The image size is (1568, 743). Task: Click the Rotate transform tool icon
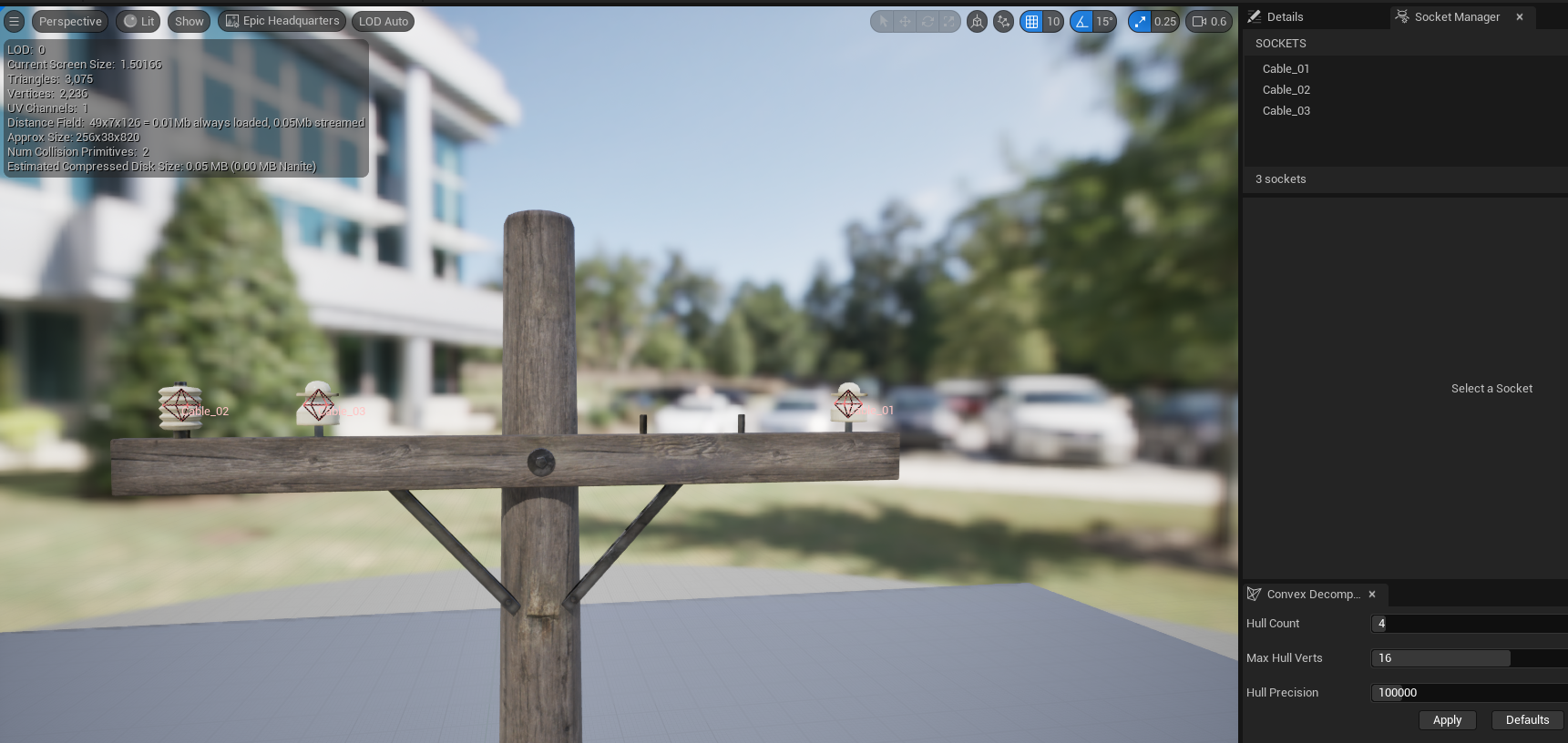click(x=927, y=21)
